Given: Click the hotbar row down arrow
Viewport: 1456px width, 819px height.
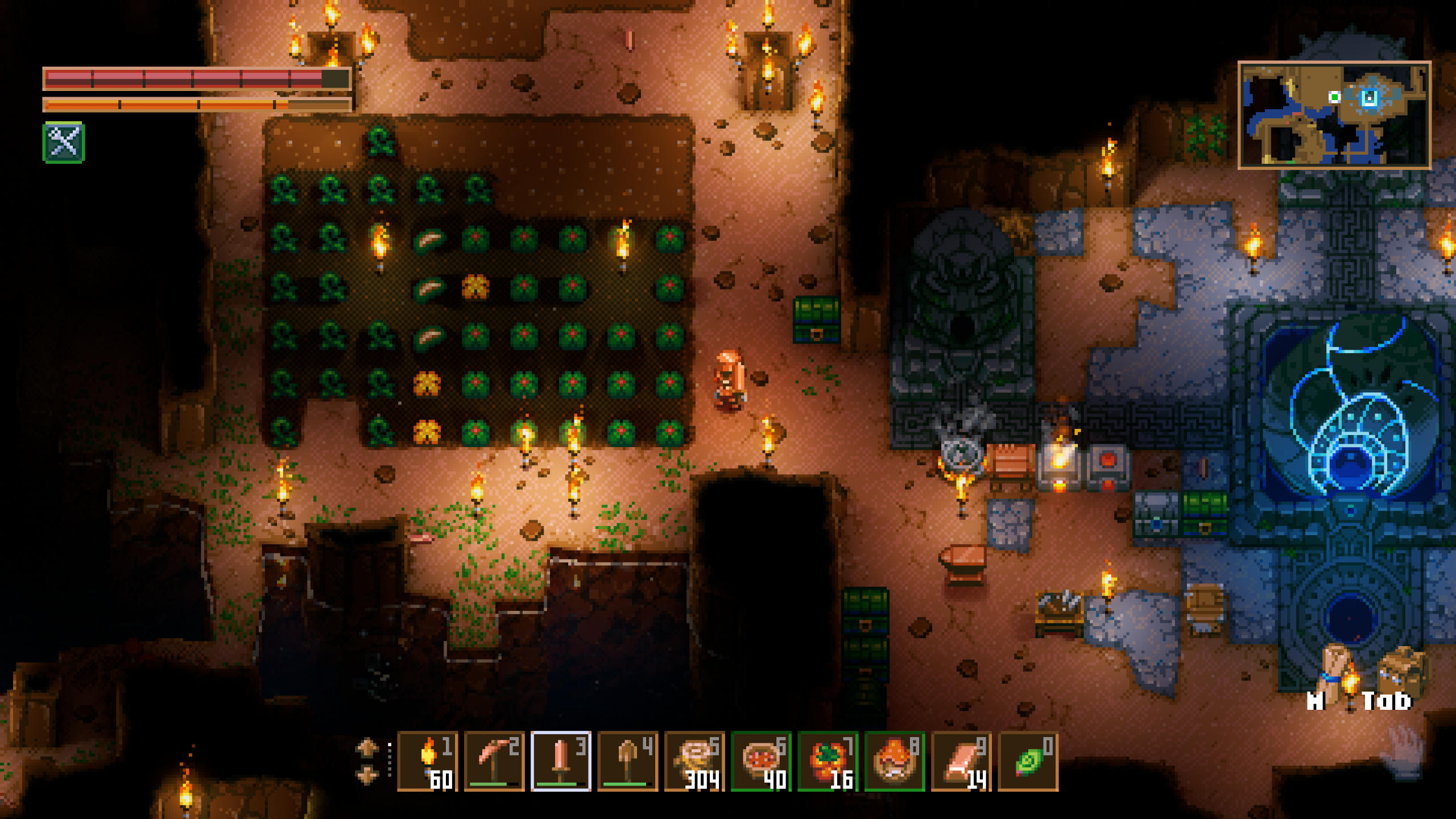Looking at the screenshot, I should click(367, 775).
